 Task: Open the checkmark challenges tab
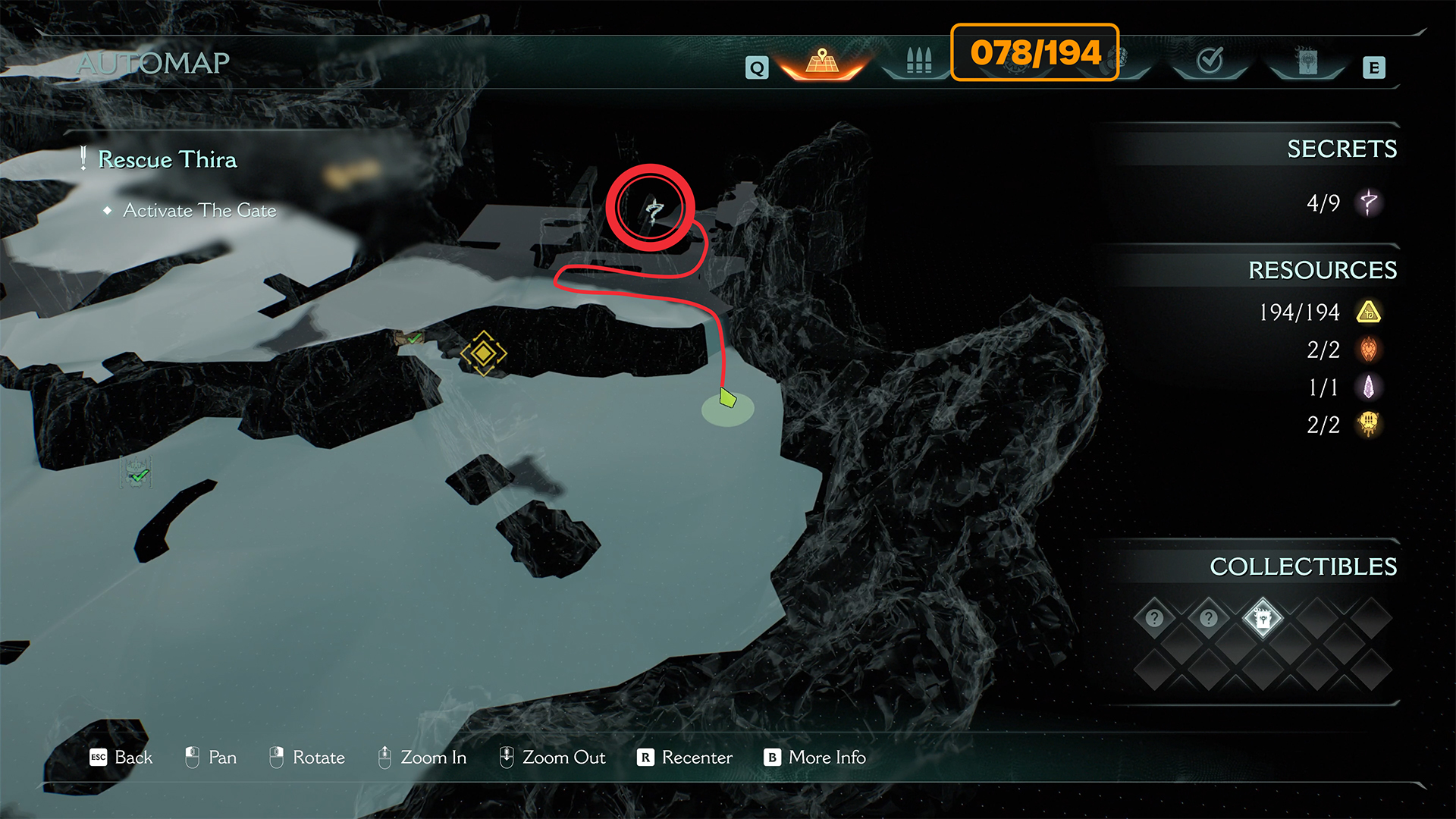point(1210,61)
